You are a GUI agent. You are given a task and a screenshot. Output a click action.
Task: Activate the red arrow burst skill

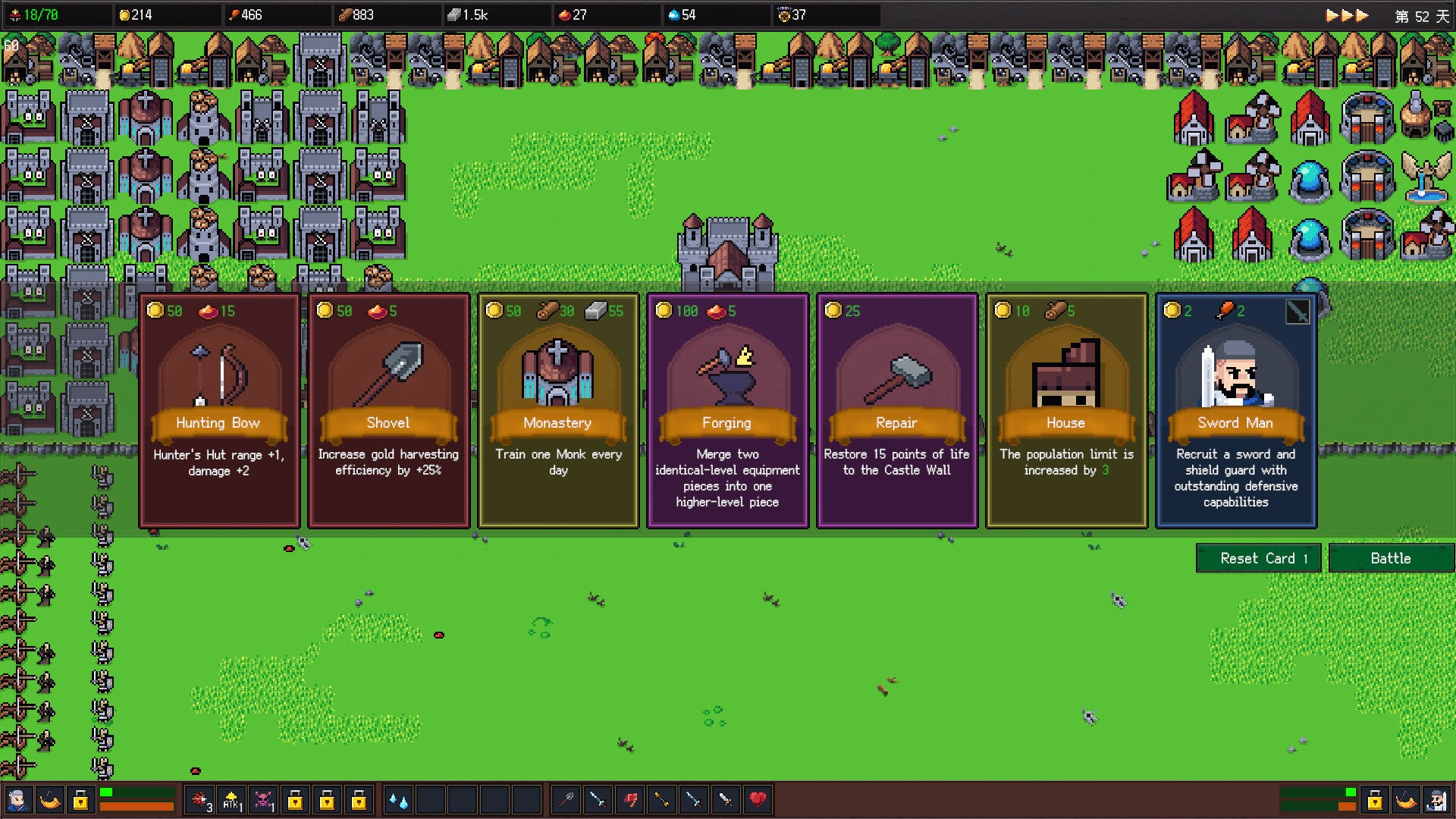pyautogui.click(x=200, y=800)
